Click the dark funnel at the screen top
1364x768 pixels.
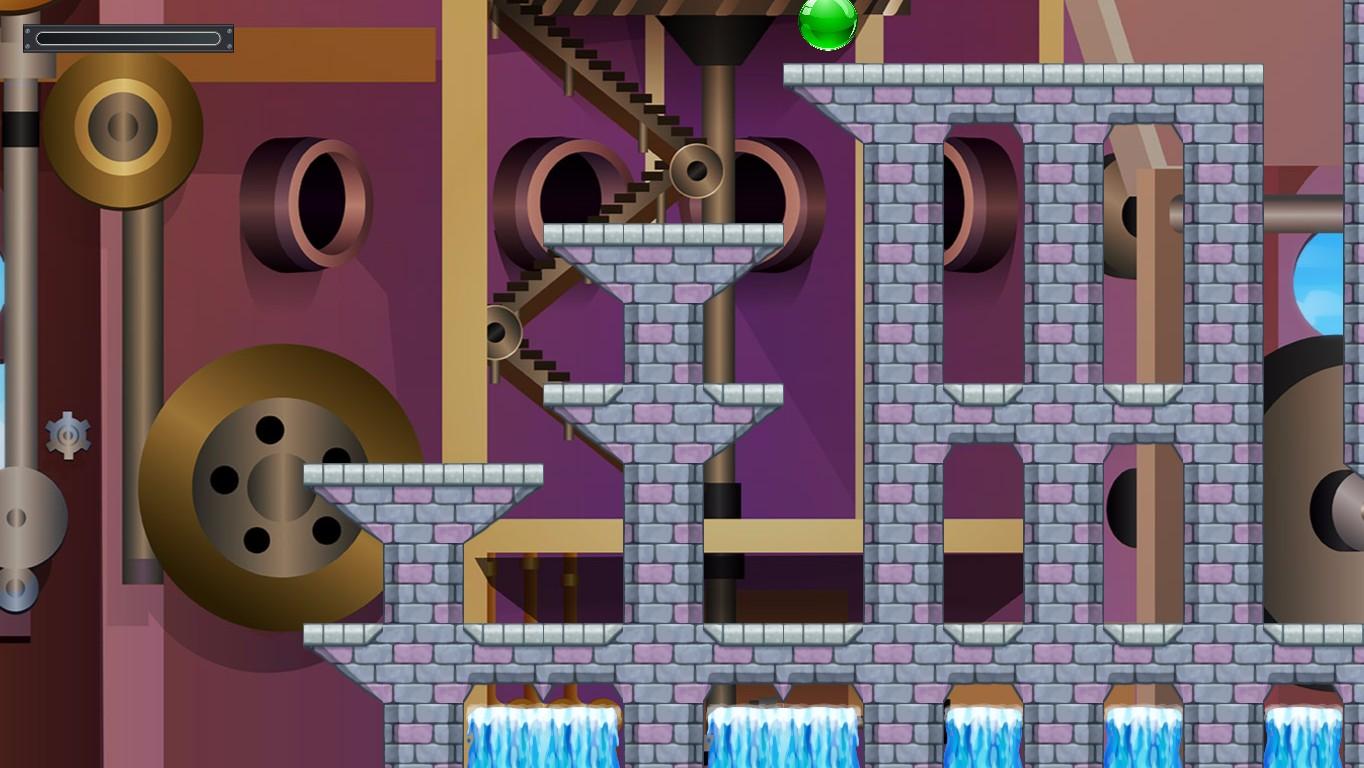(714, 30)
